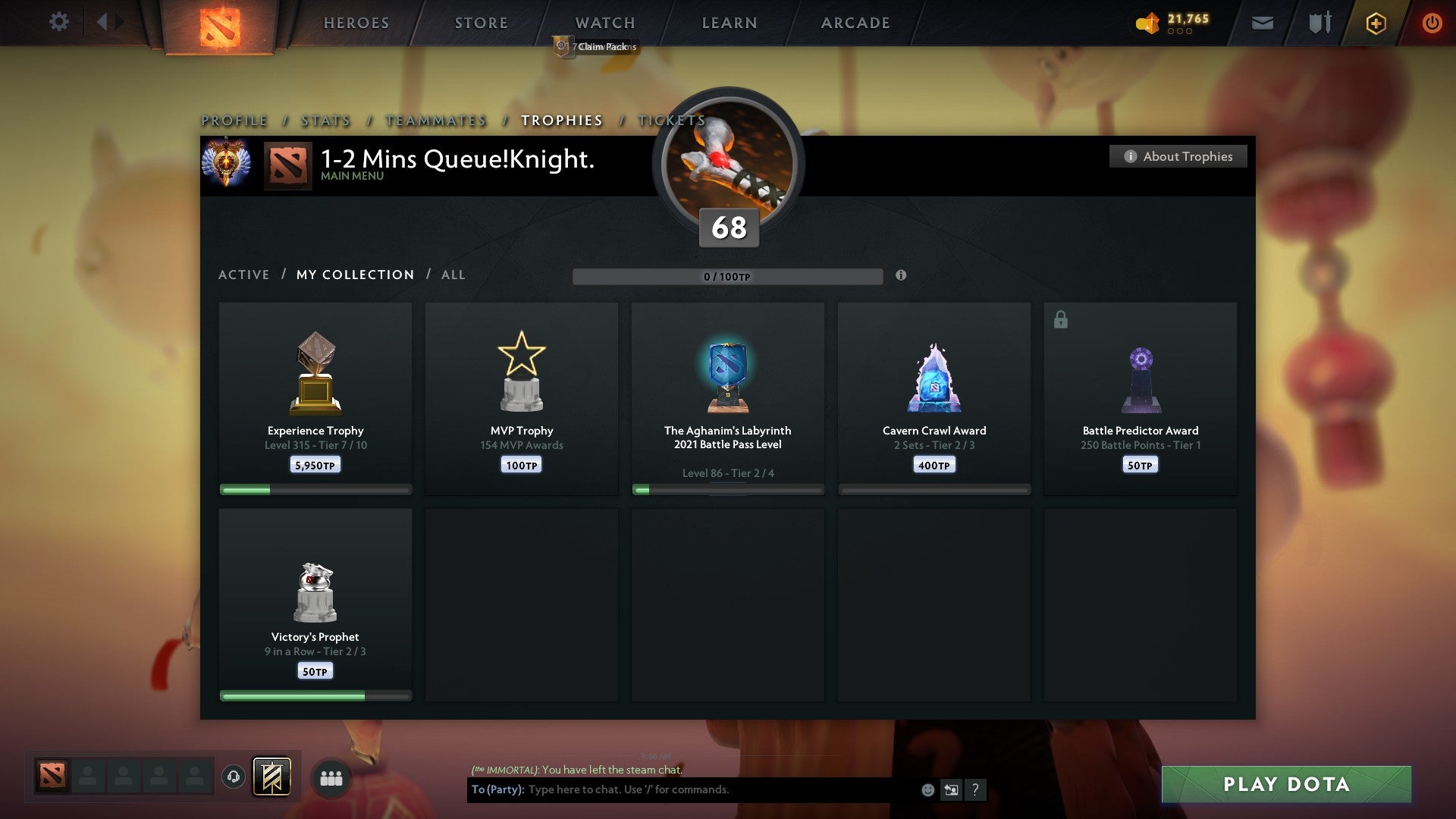Image resolution: width=1456 pixels, height=819 pixels.
Task: Open the friends list with the people icon
Action: 331,778
